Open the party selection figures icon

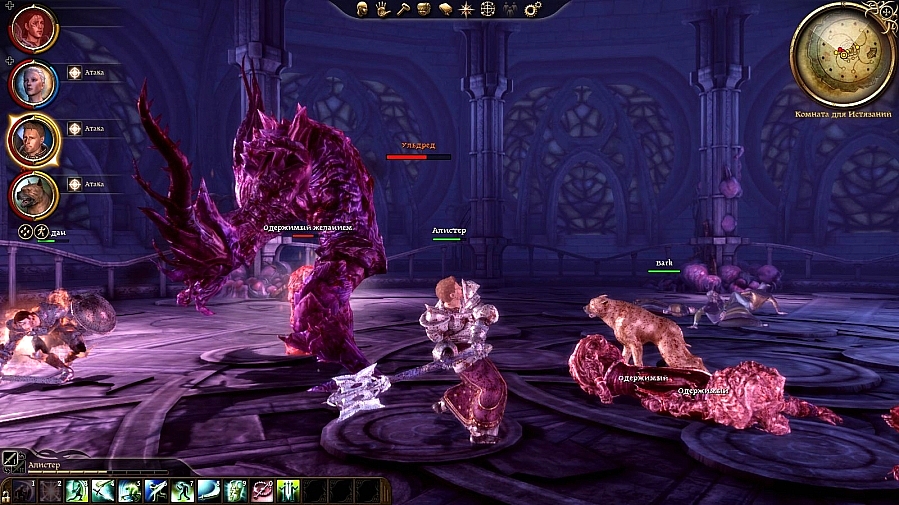[x=510, y=9]
